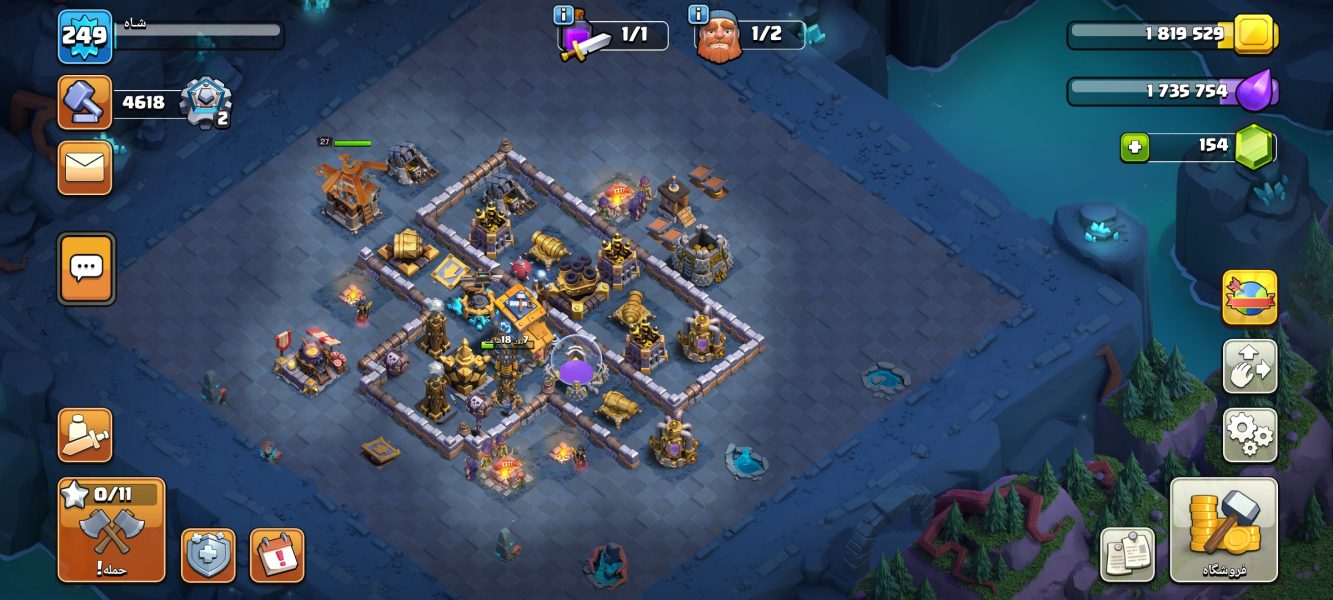Open the league badge numbered 2
The image size is (1333, 600).
[205, 102]
